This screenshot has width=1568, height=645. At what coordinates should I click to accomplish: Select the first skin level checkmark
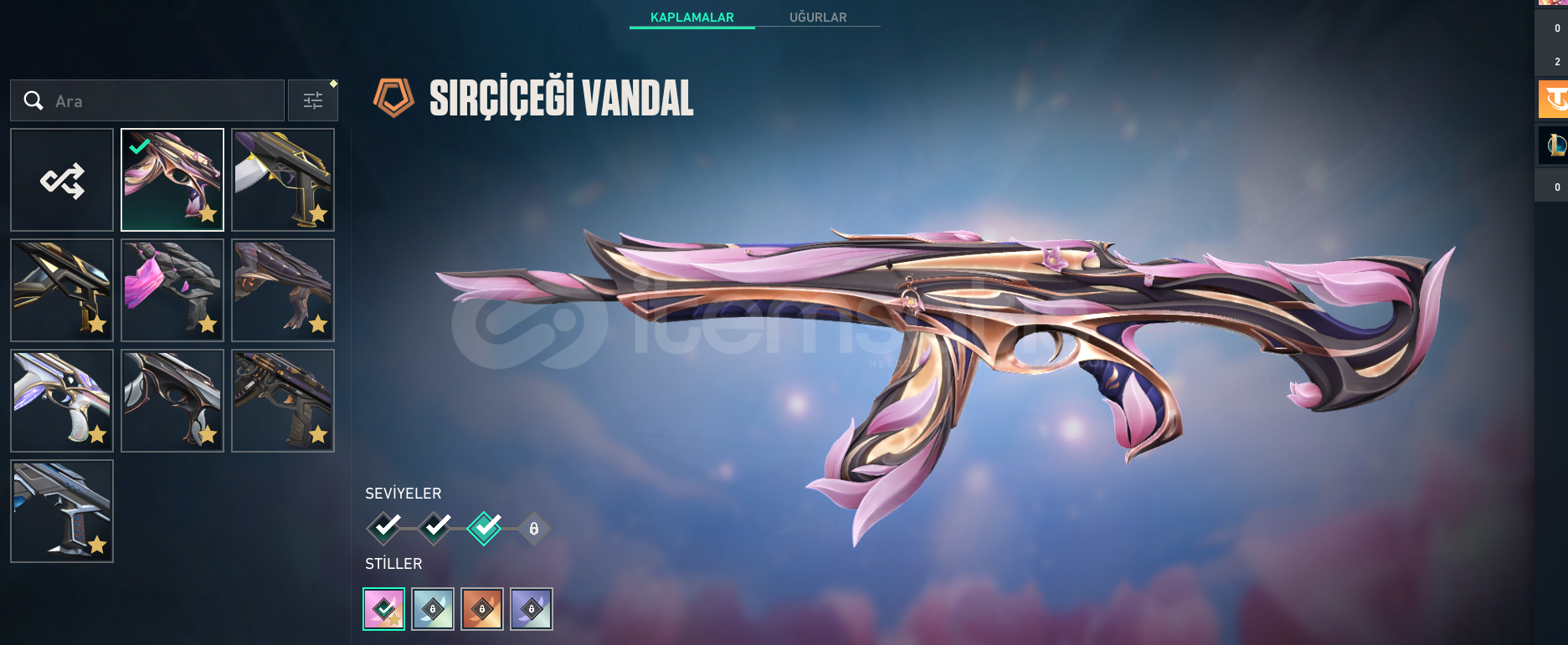(x=385, y=528)
